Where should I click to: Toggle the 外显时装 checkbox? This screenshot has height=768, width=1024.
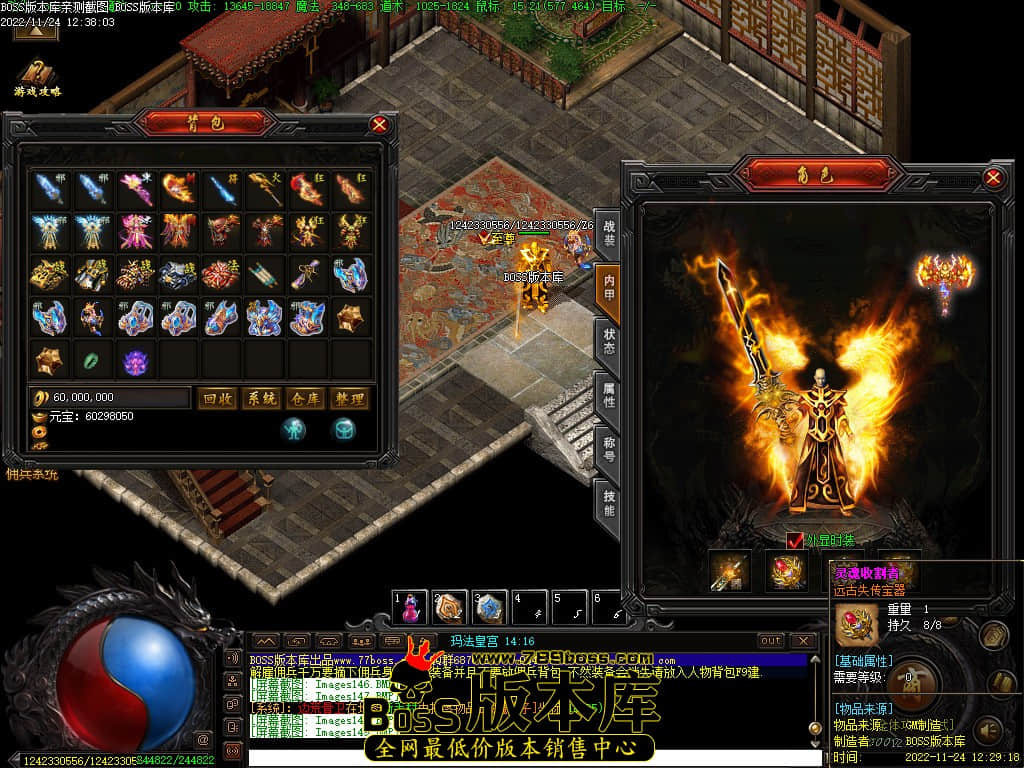tap(794, 540)
